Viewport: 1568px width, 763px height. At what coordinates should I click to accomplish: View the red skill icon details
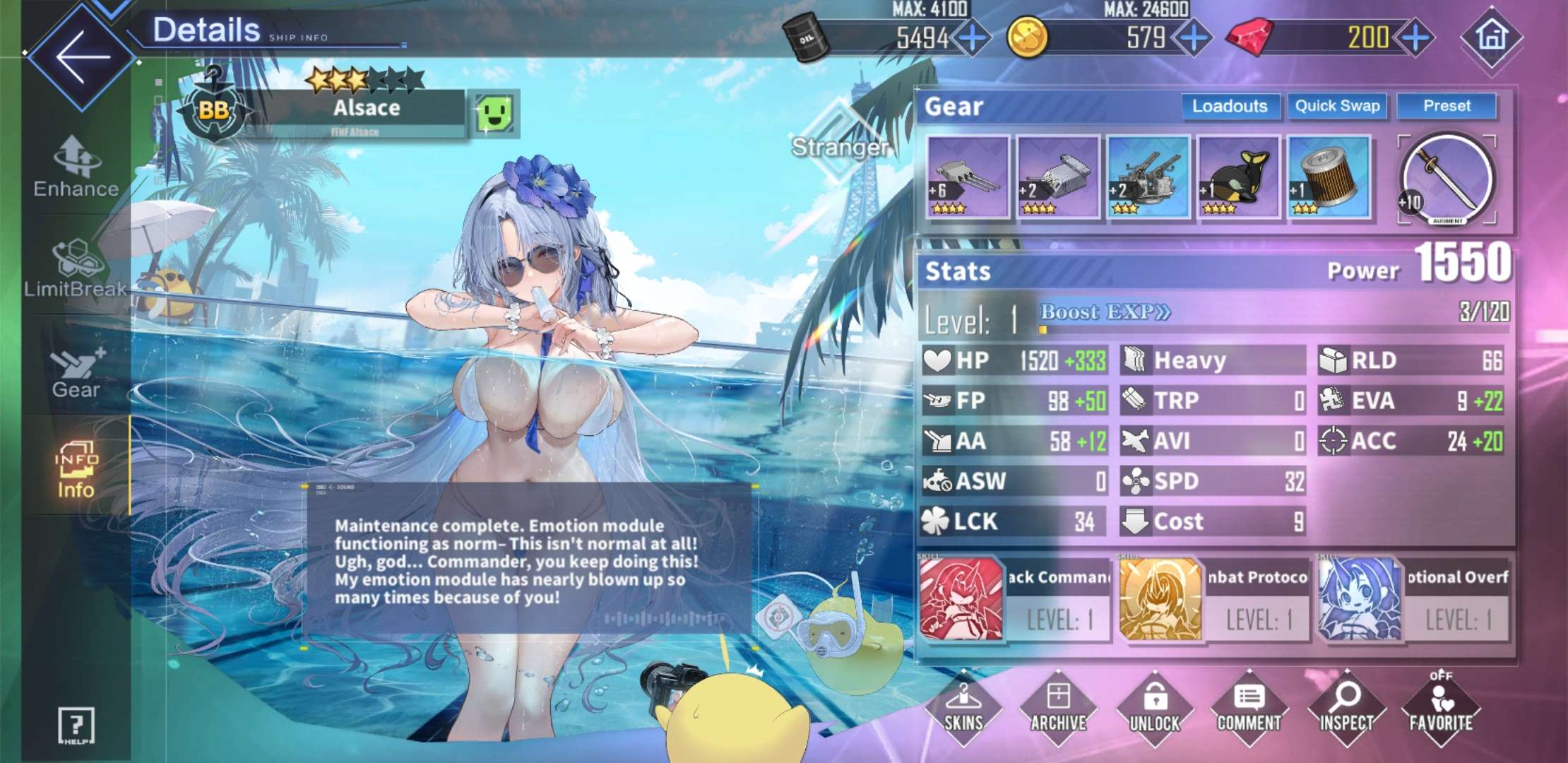click(961, 599)
